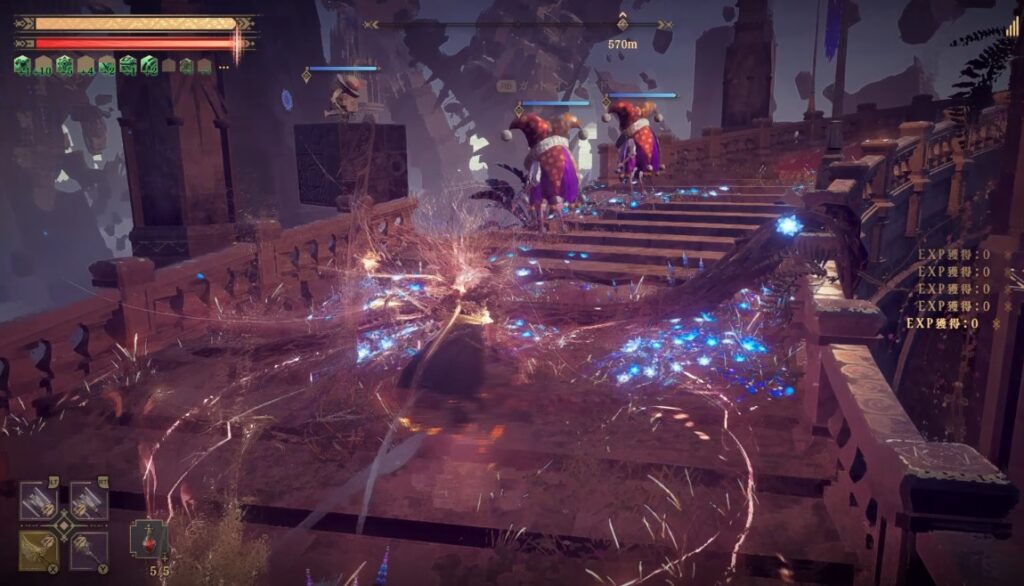This screenshot has width=1024, height=586.
Task: Select the skill slot marked RT
Action: [88, 500]
